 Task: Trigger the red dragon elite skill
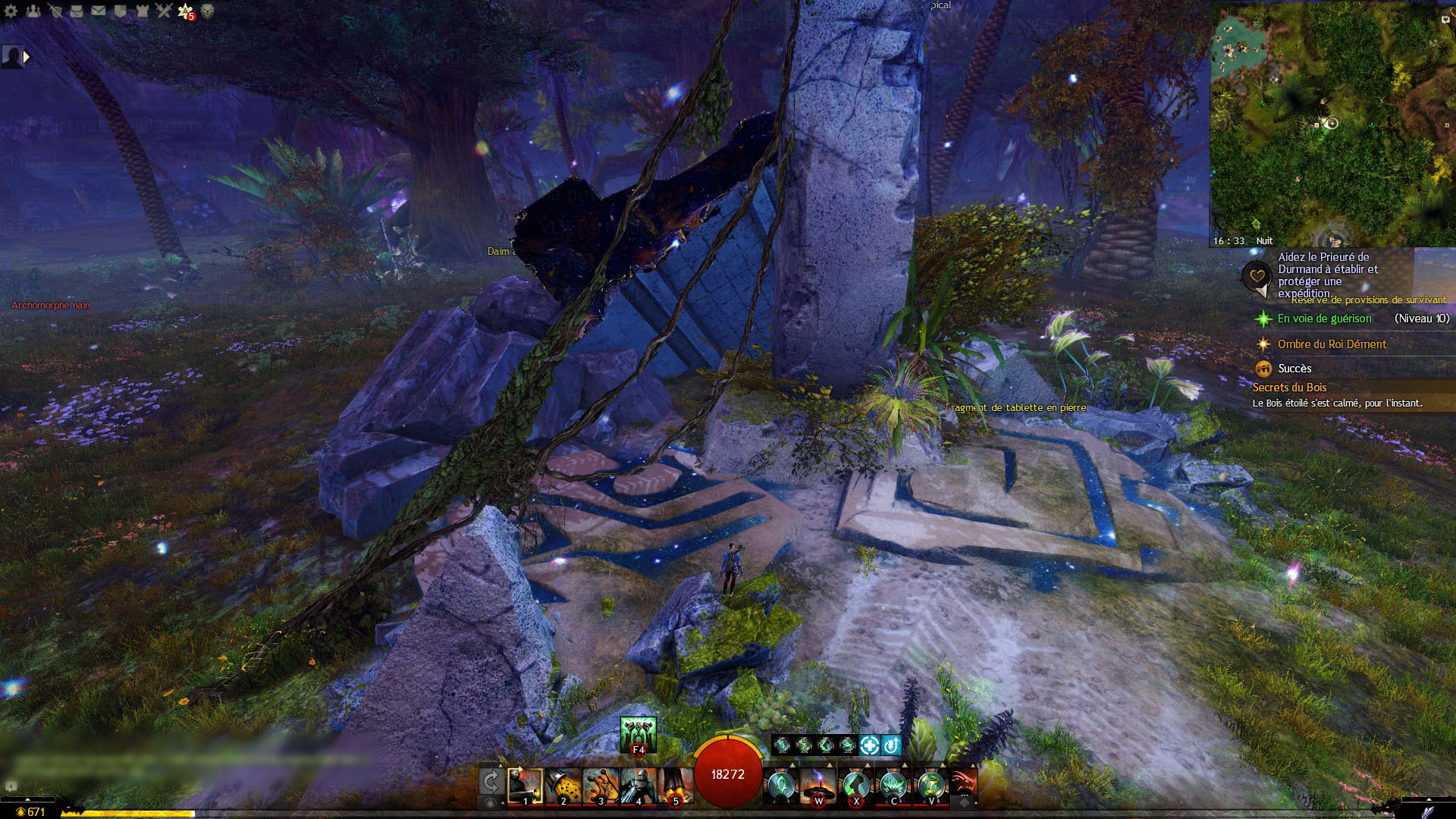click(962, 781)
